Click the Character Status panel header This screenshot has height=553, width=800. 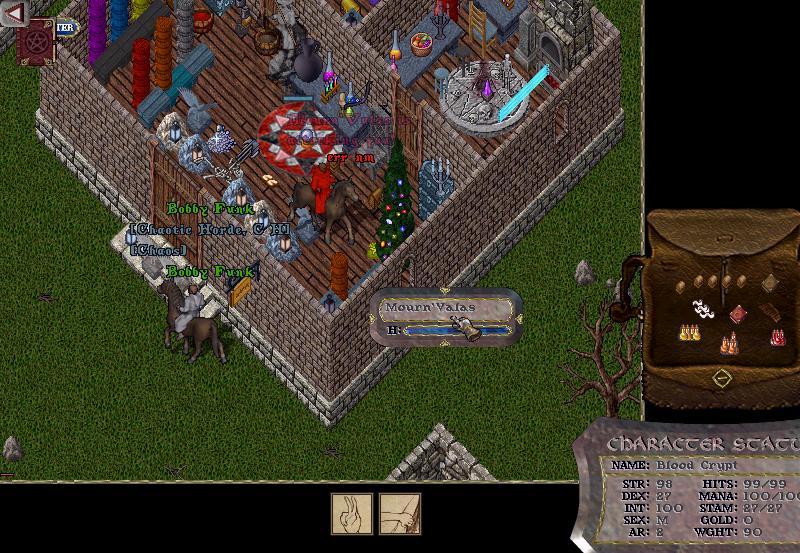[702, 443]
